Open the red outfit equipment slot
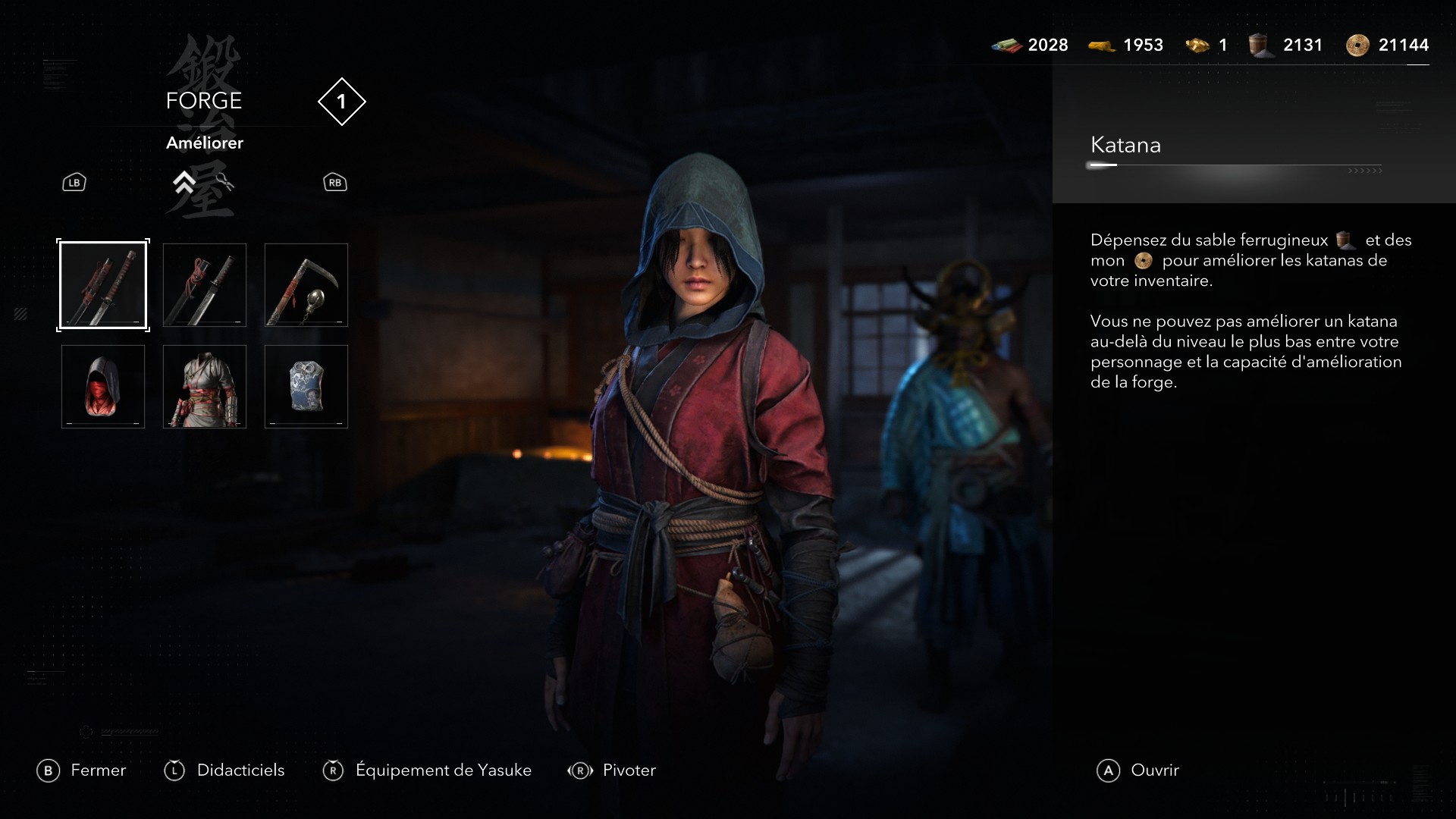Screen dimensions: 1456x819 tap(204, 387)
